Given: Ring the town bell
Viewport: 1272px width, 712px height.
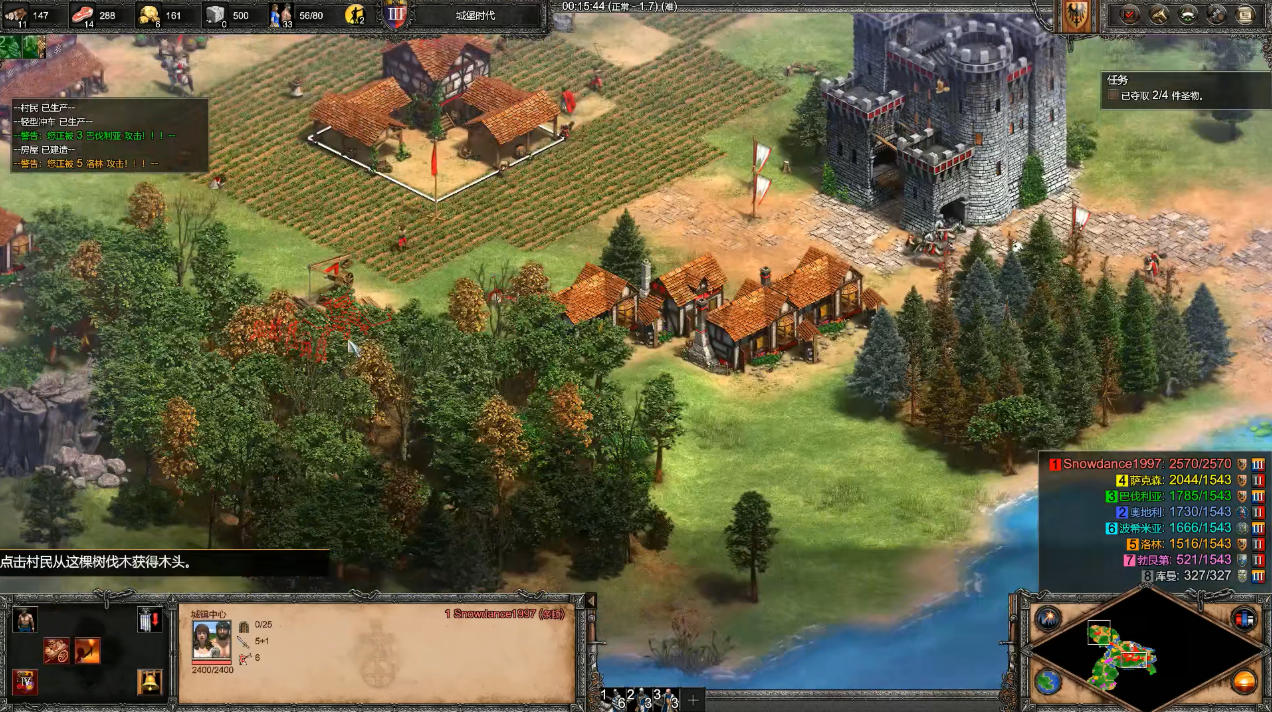Looking at the screenshot, I should [150, 683].
